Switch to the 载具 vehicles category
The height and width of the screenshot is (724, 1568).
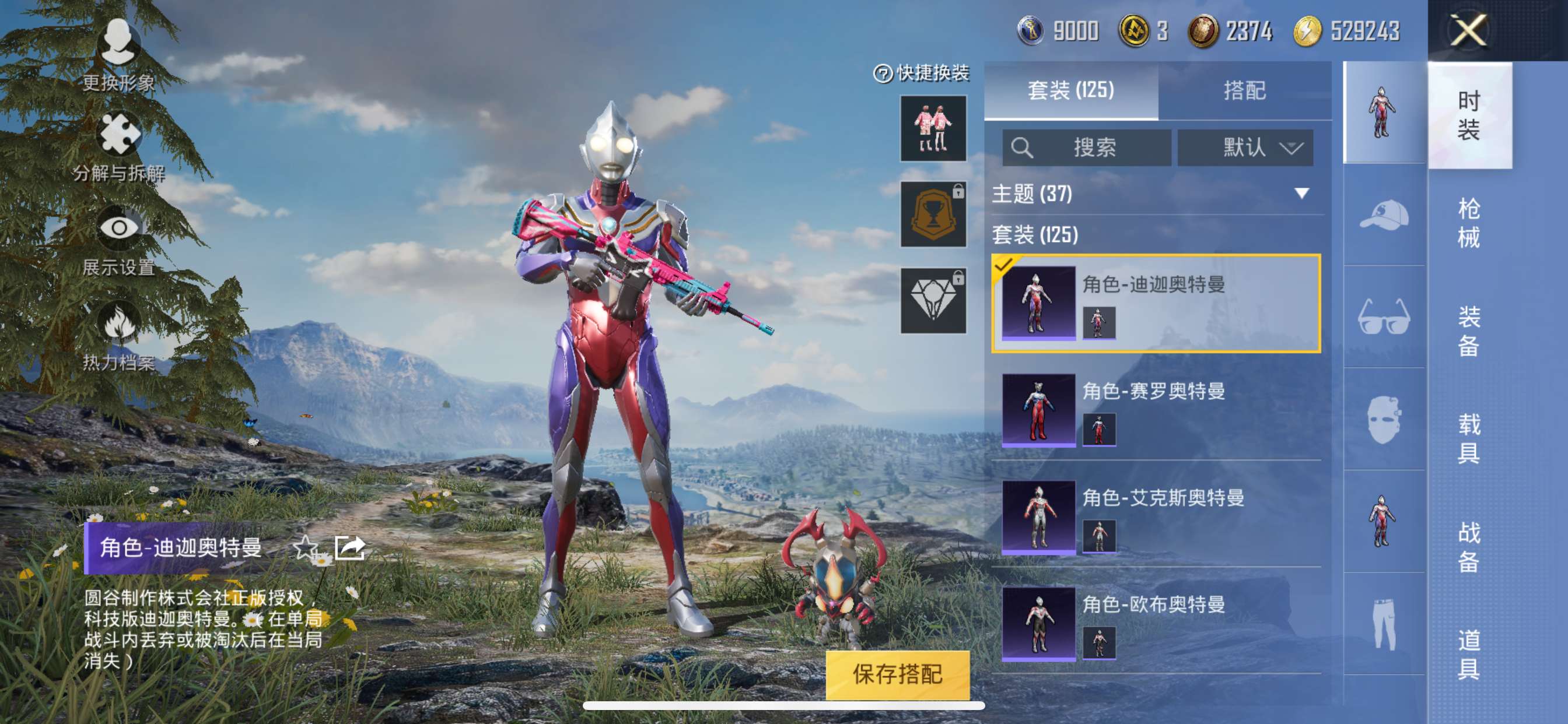[1468, 438]
